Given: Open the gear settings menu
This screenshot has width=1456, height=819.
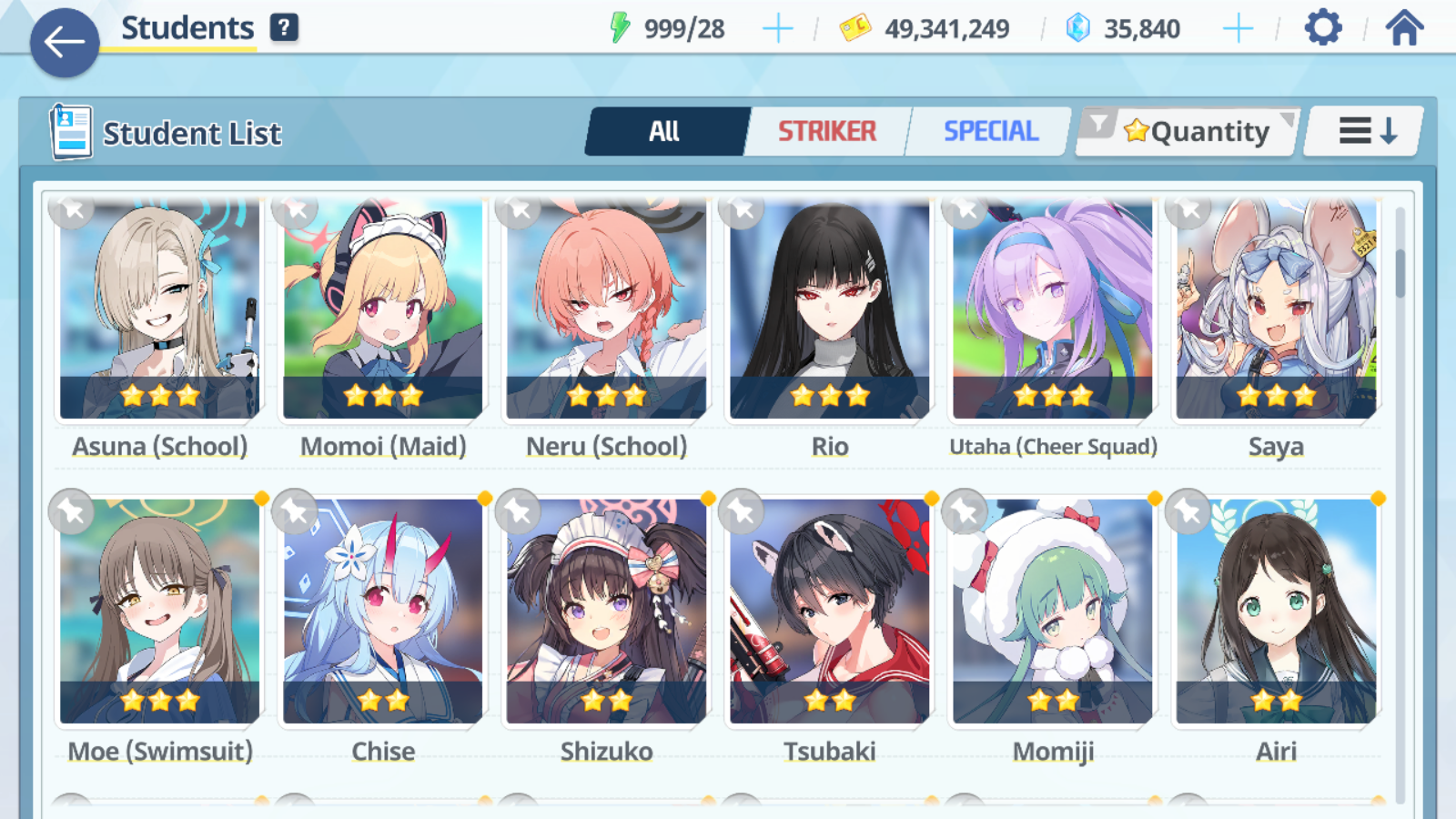Looking at the screenshot, I should pyautogui.click(x=1323, y=28).
